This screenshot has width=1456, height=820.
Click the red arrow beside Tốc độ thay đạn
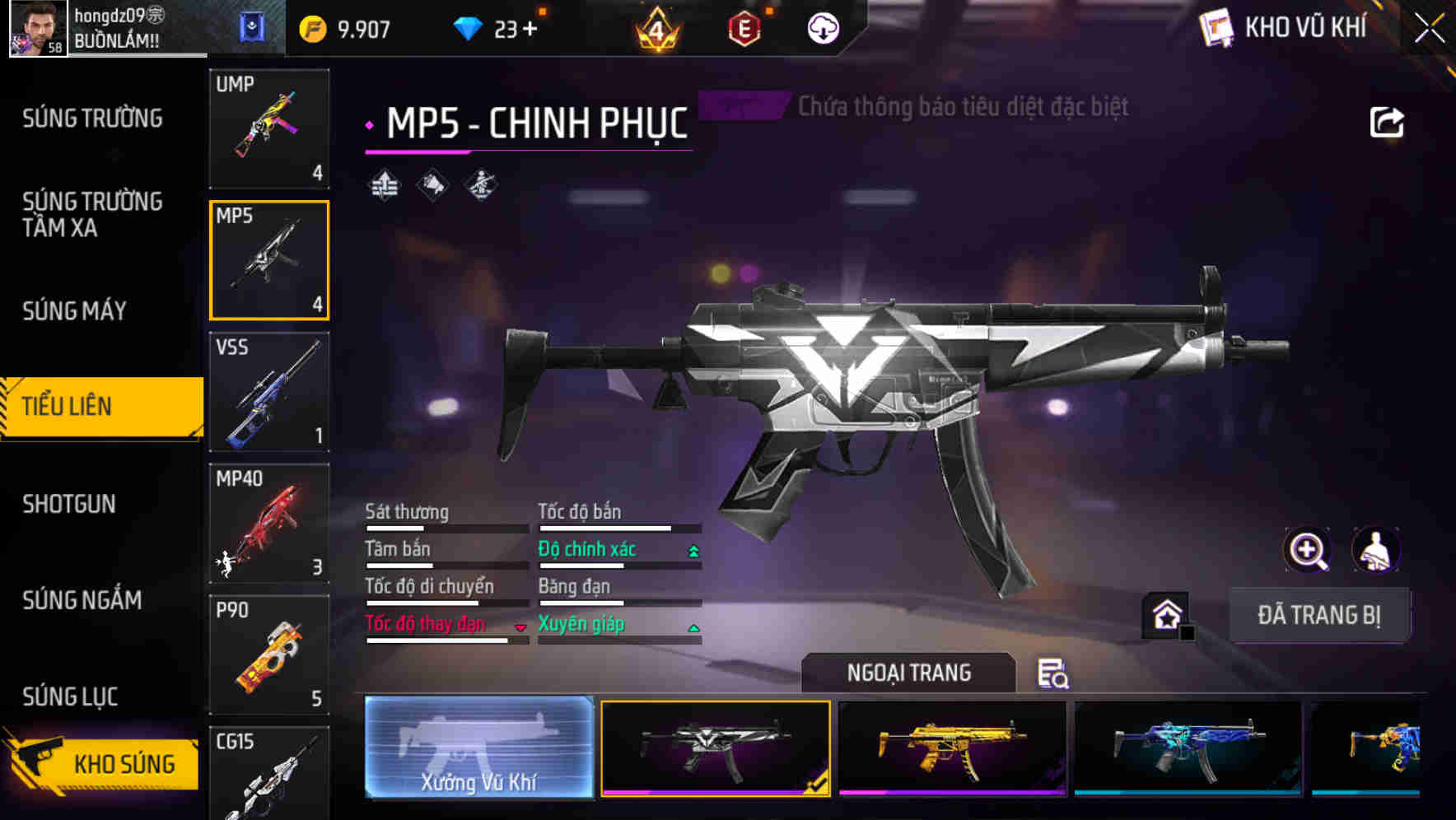[x=520, y=626]
